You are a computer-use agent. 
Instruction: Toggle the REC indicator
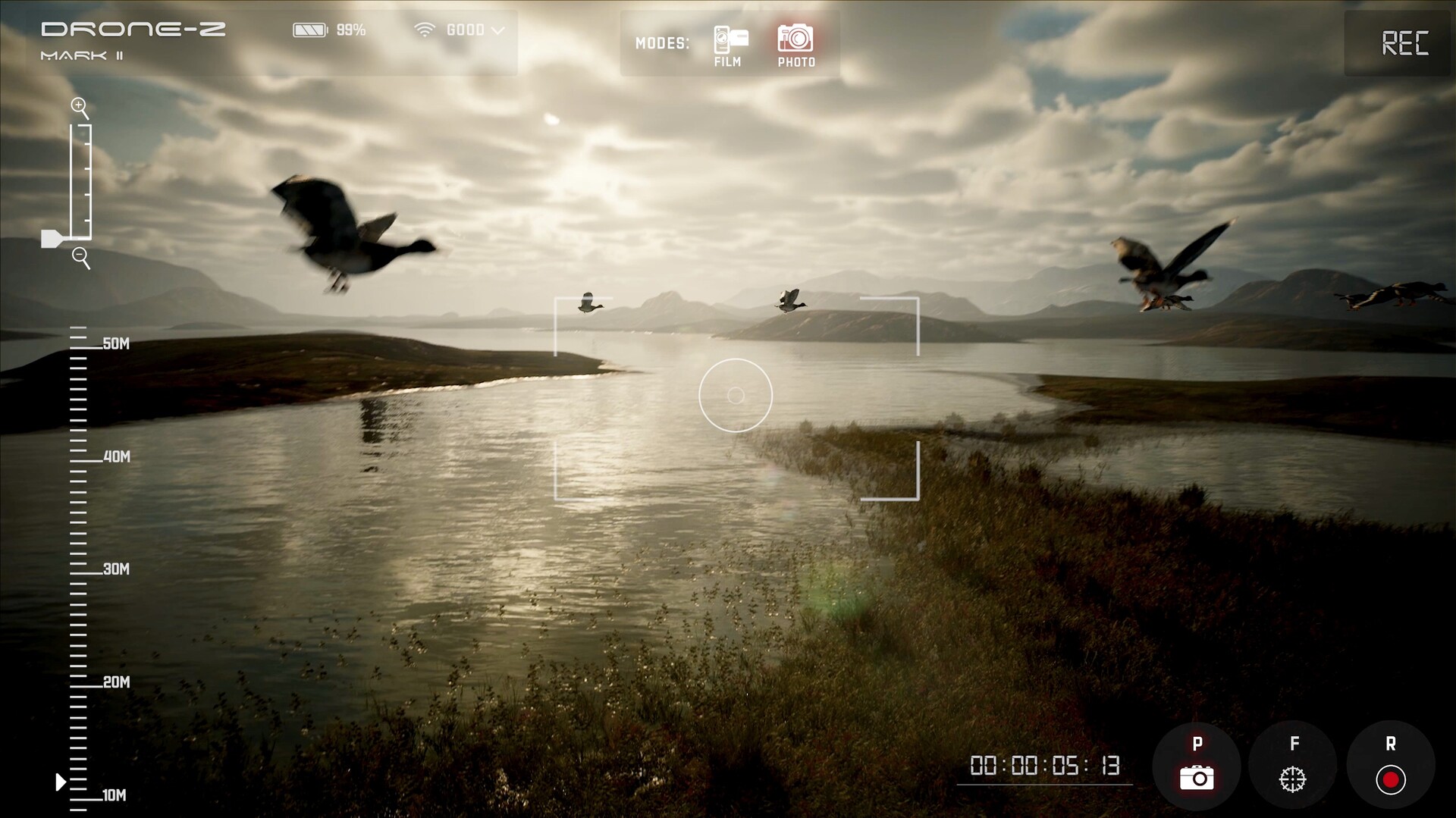coord(1407,43)
